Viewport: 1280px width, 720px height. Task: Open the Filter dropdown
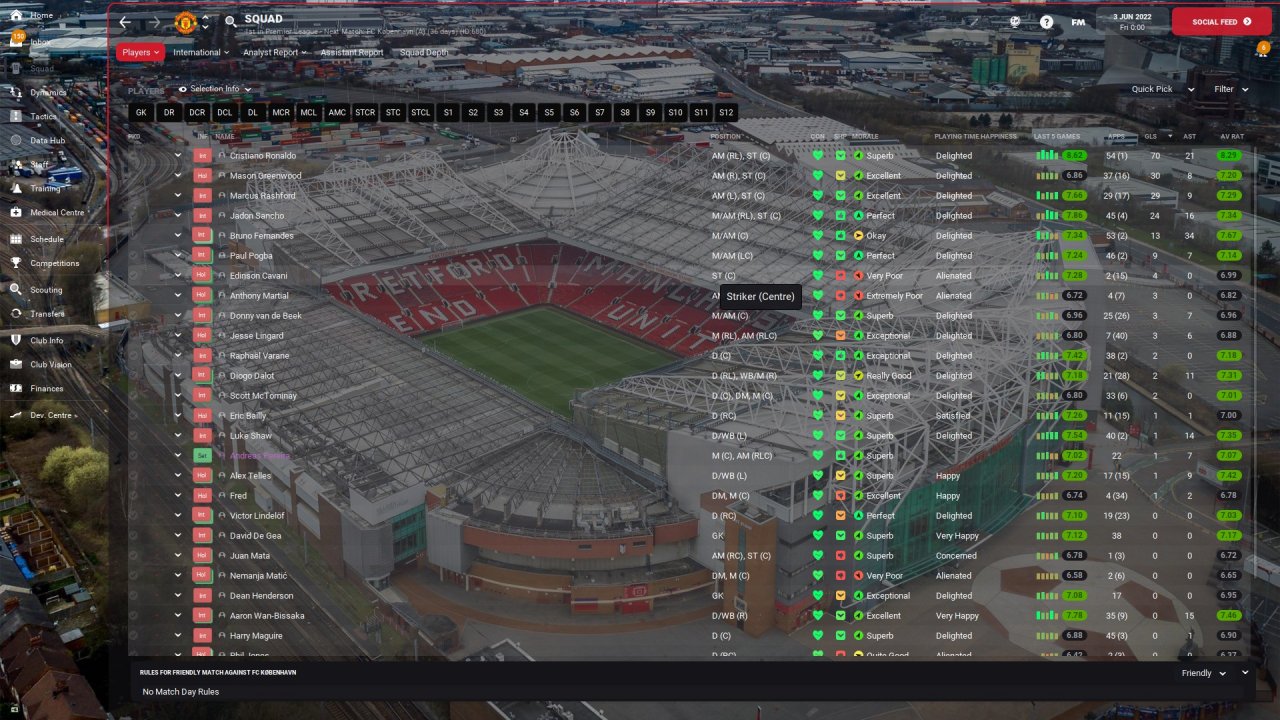pos(1230,89)
